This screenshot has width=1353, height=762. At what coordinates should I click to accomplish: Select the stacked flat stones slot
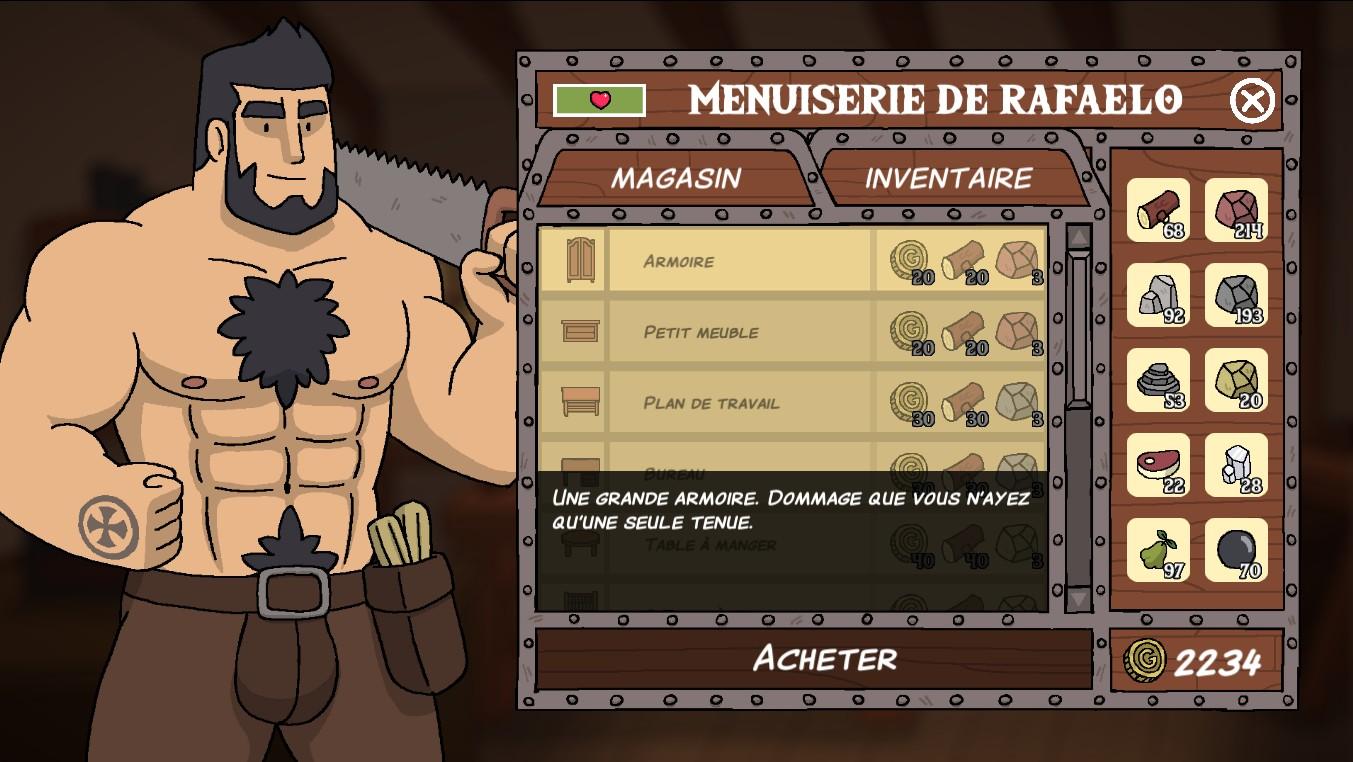(x=1158, y=380)
